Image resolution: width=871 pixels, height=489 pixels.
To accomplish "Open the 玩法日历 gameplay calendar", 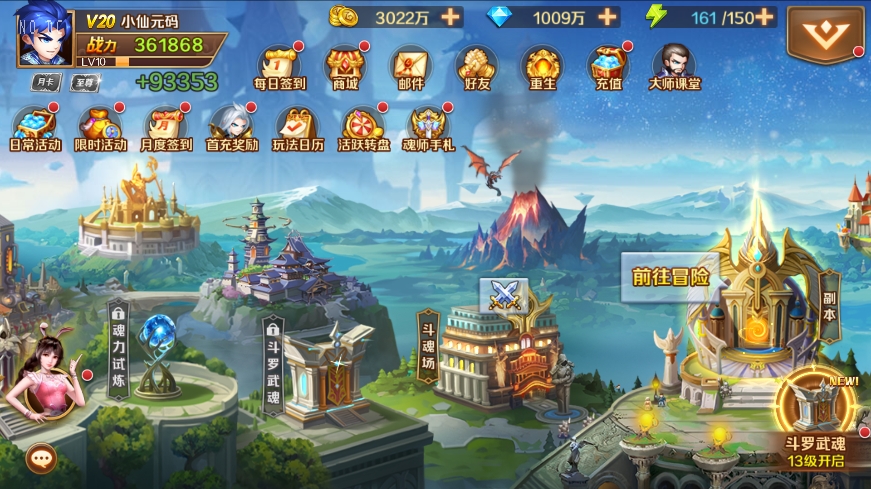I will tap(298, 127).
